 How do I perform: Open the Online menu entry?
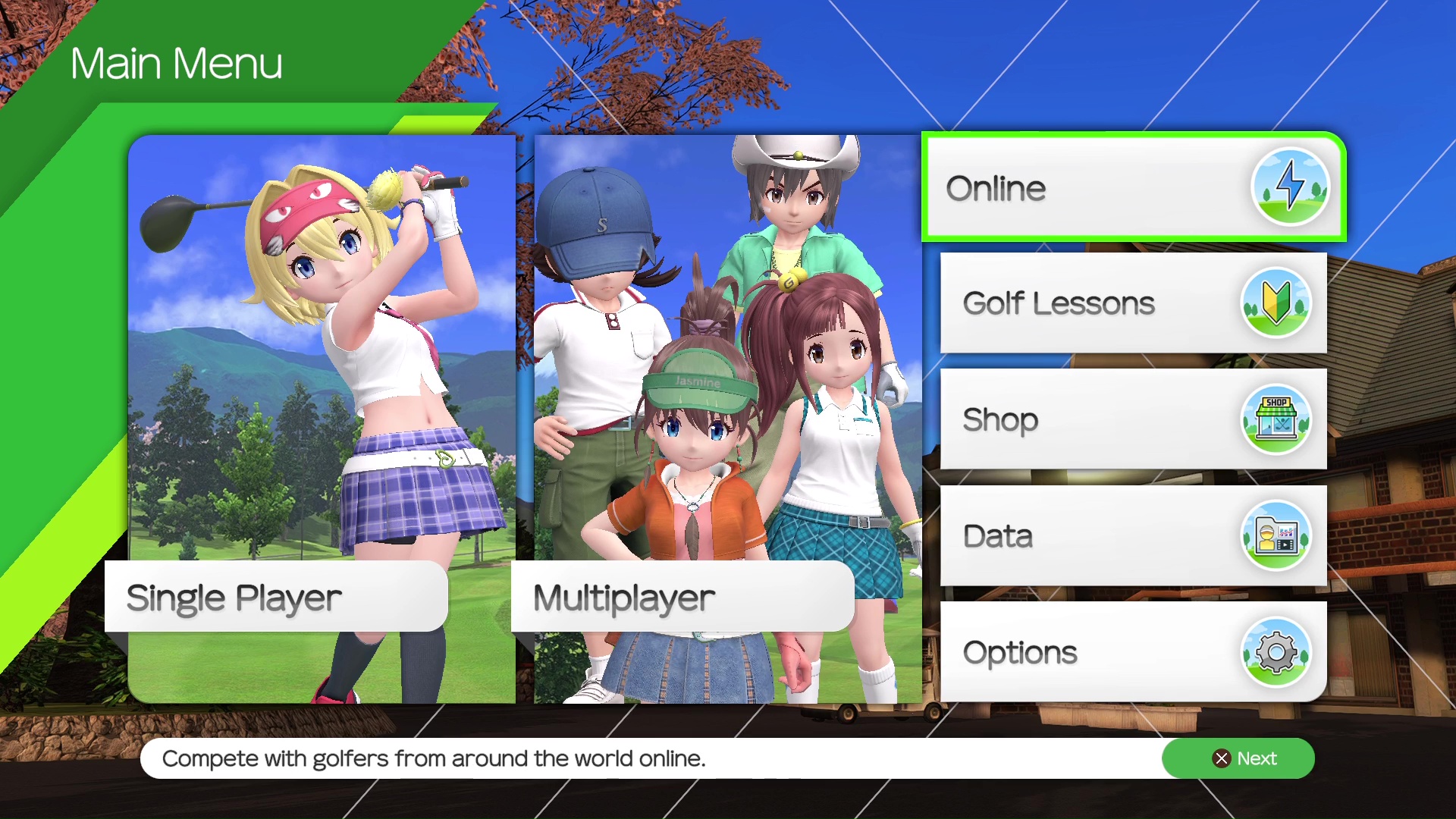pos(1133,187)
